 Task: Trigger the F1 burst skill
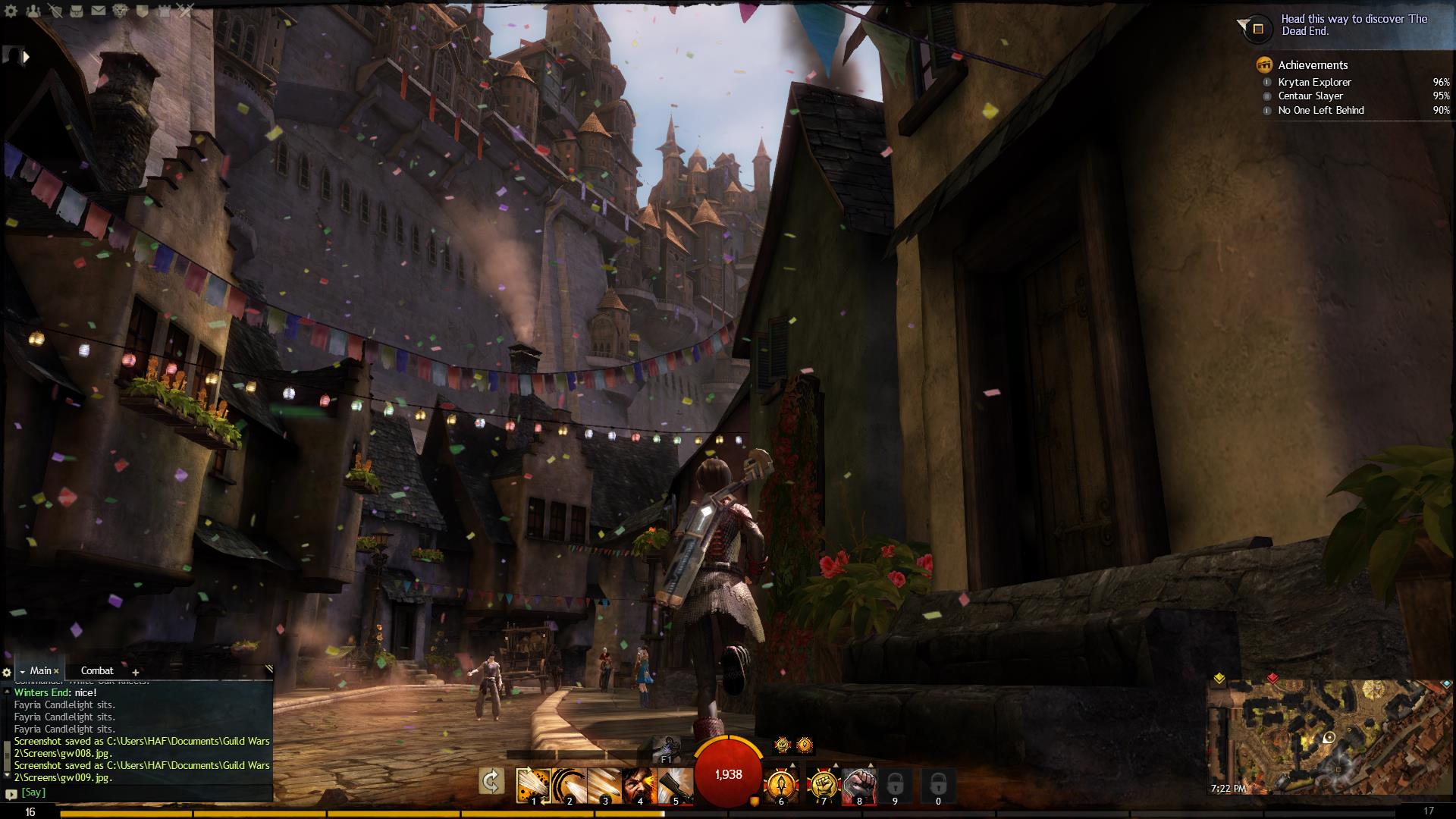[667, 747]
